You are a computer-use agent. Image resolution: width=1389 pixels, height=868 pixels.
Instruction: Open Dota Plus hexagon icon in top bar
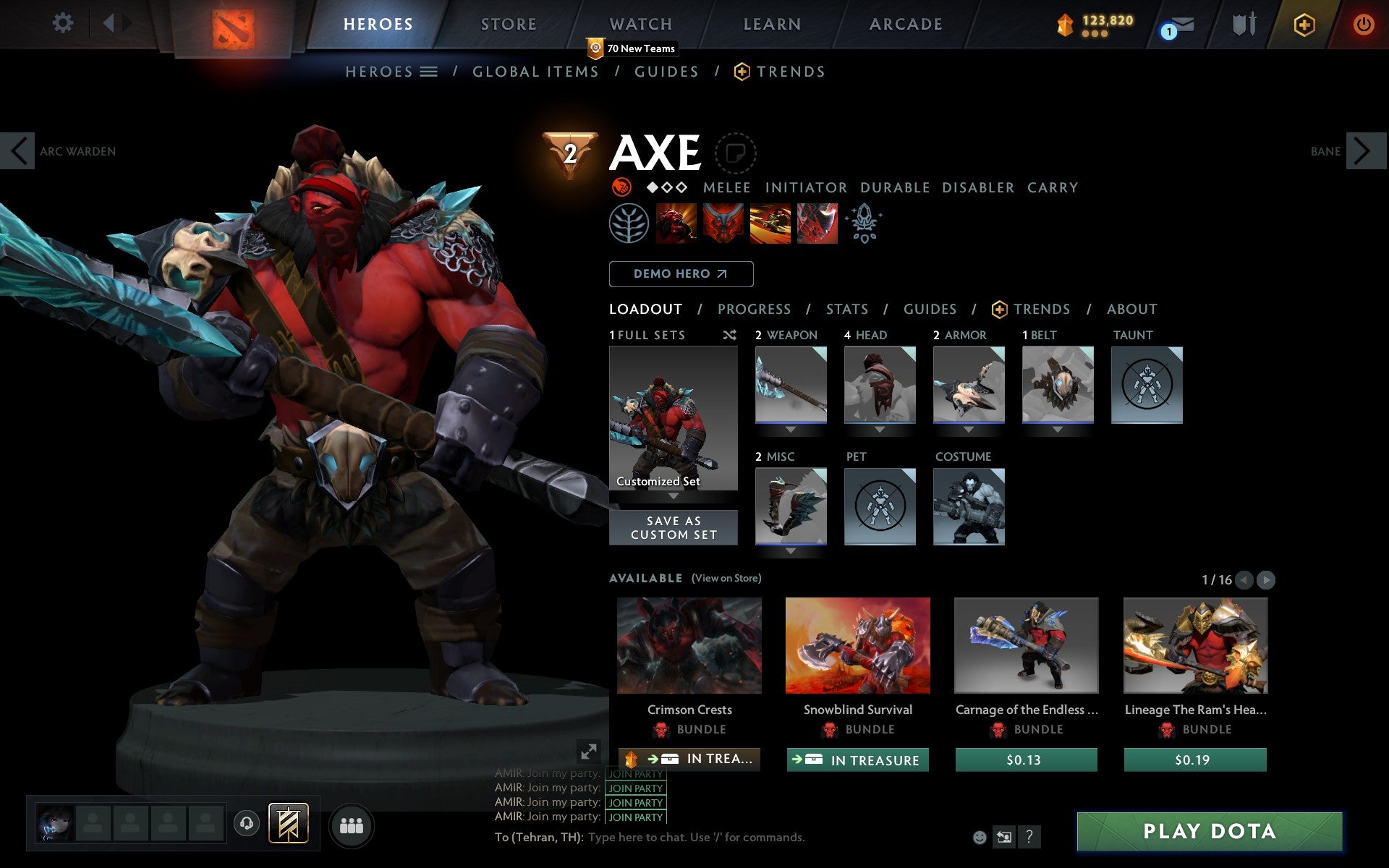(x=1303, y=23)
